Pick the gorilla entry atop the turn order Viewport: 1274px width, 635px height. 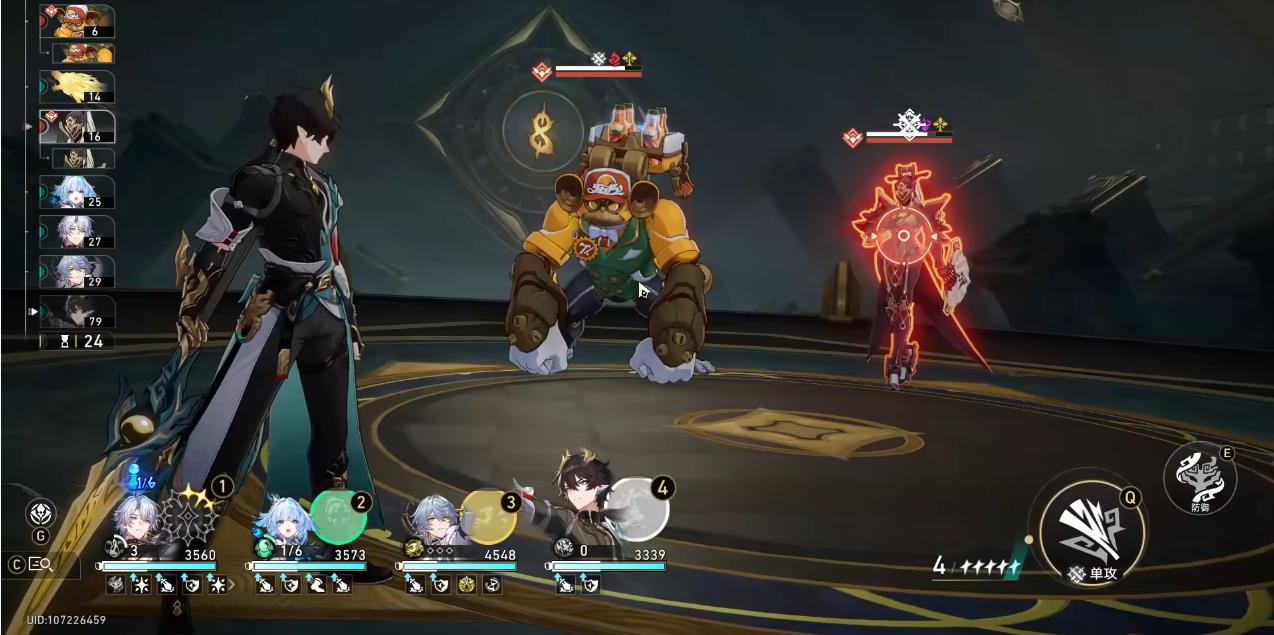tap(77, 21)
